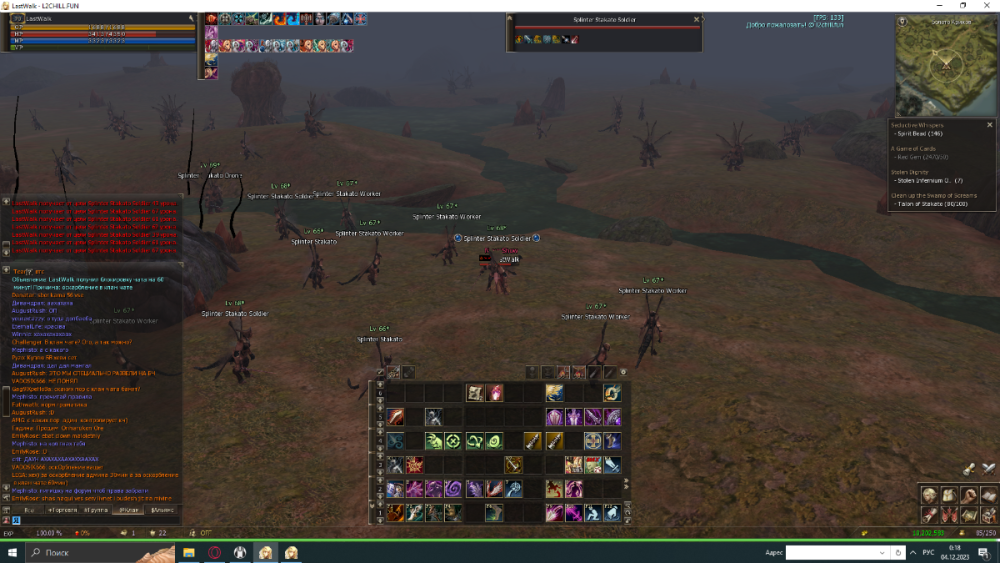The image size is (1000, 563).
Task: Close the Splinter Stakato Soldier target window
Action: pos(697,19)
